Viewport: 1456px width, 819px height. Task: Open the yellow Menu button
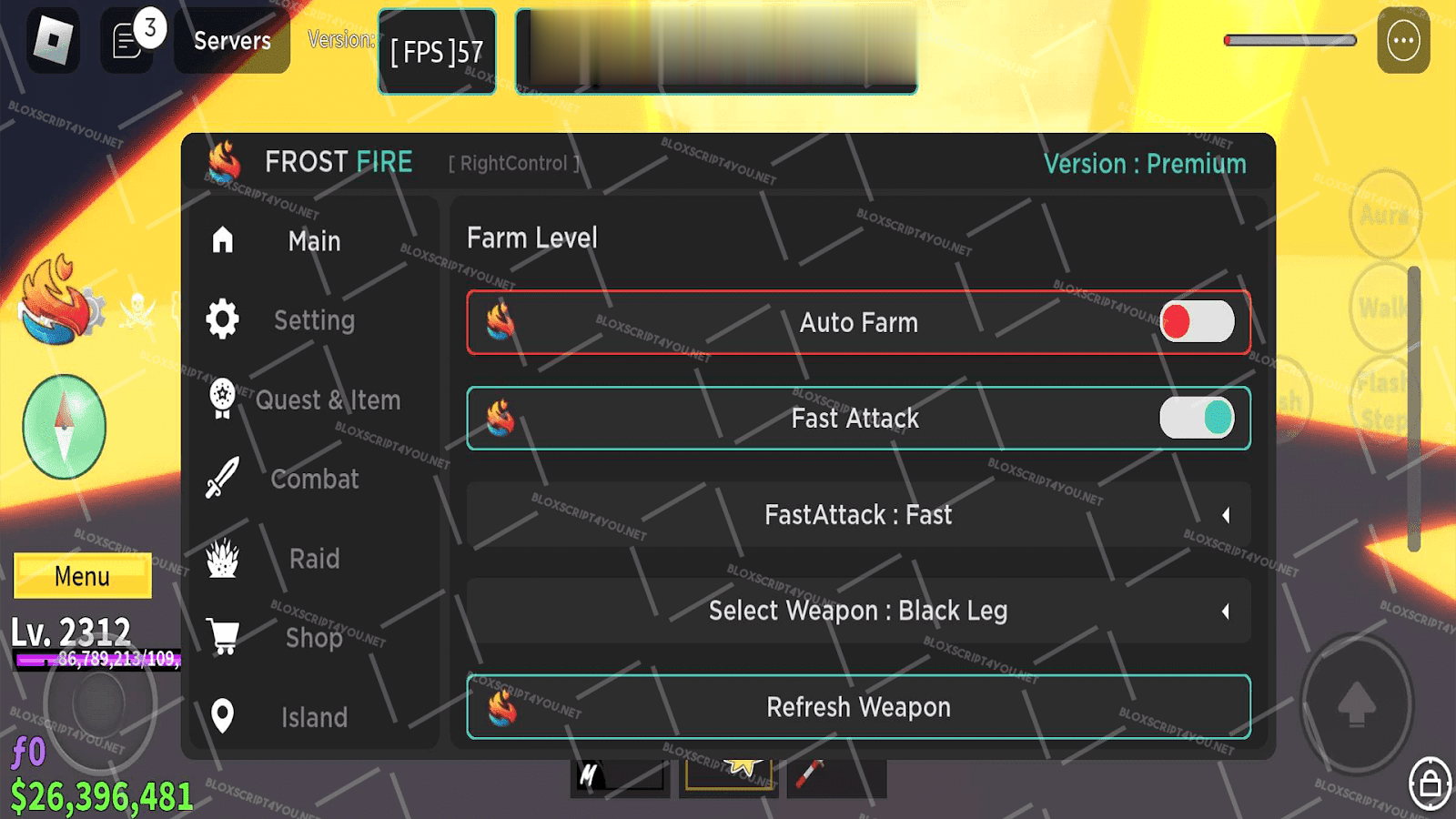coord(83,577)
